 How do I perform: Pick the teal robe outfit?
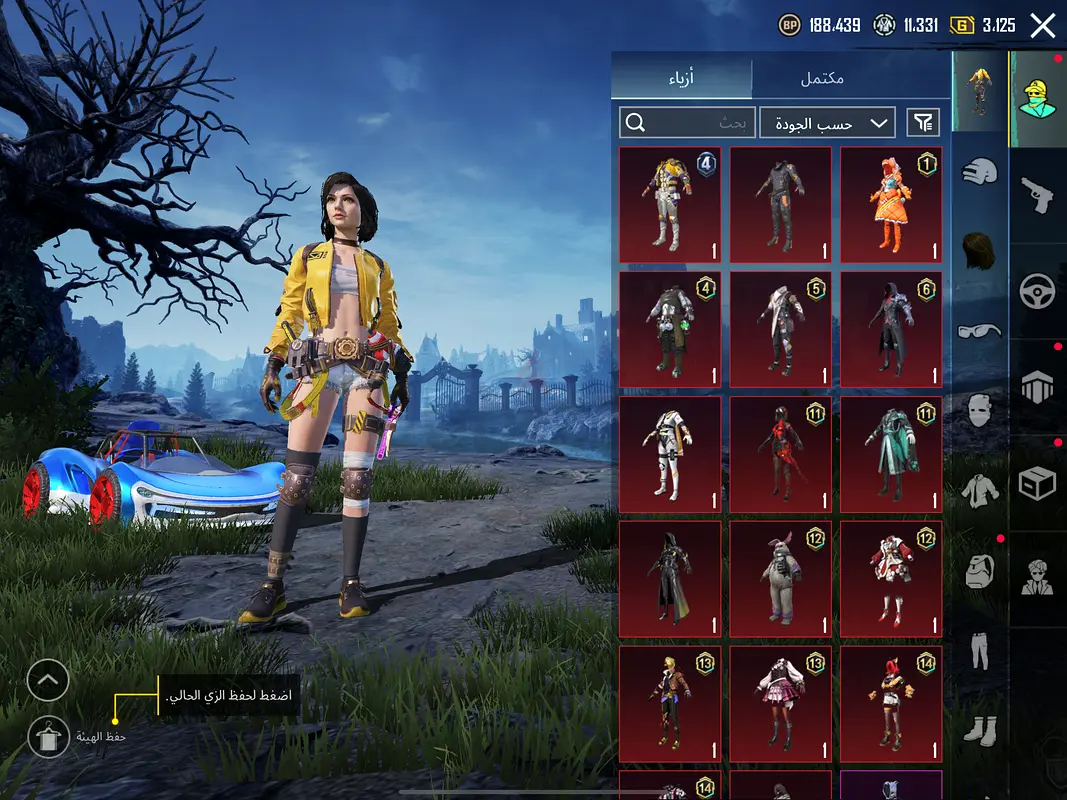(890, 455)
